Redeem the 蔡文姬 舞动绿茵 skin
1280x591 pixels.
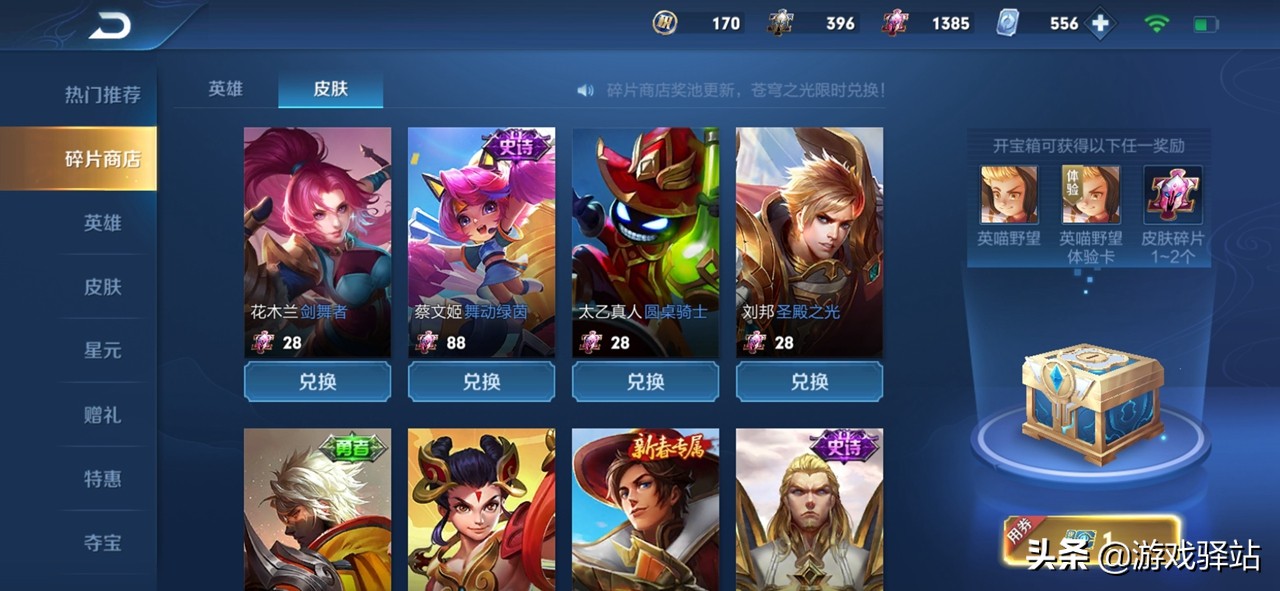(481, 382)
